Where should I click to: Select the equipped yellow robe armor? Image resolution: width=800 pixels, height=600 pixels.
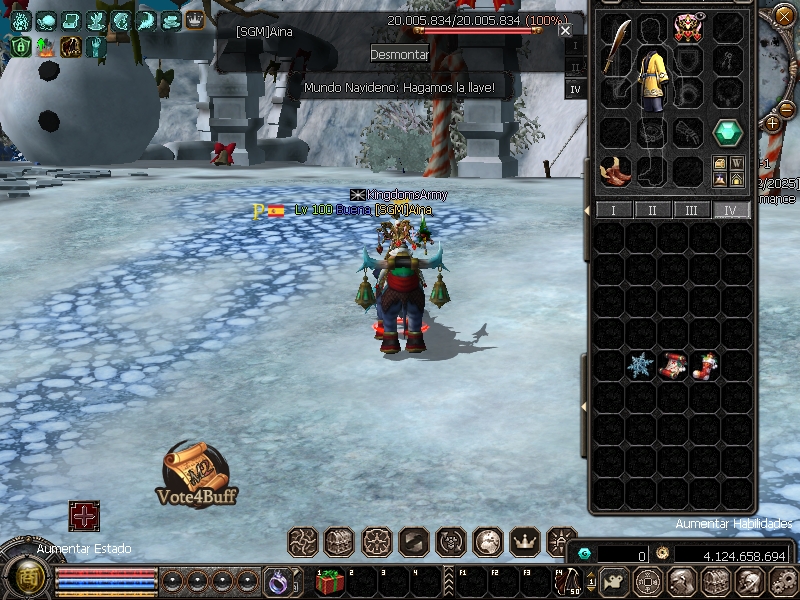pyautogui.click(x=654, y=78)
